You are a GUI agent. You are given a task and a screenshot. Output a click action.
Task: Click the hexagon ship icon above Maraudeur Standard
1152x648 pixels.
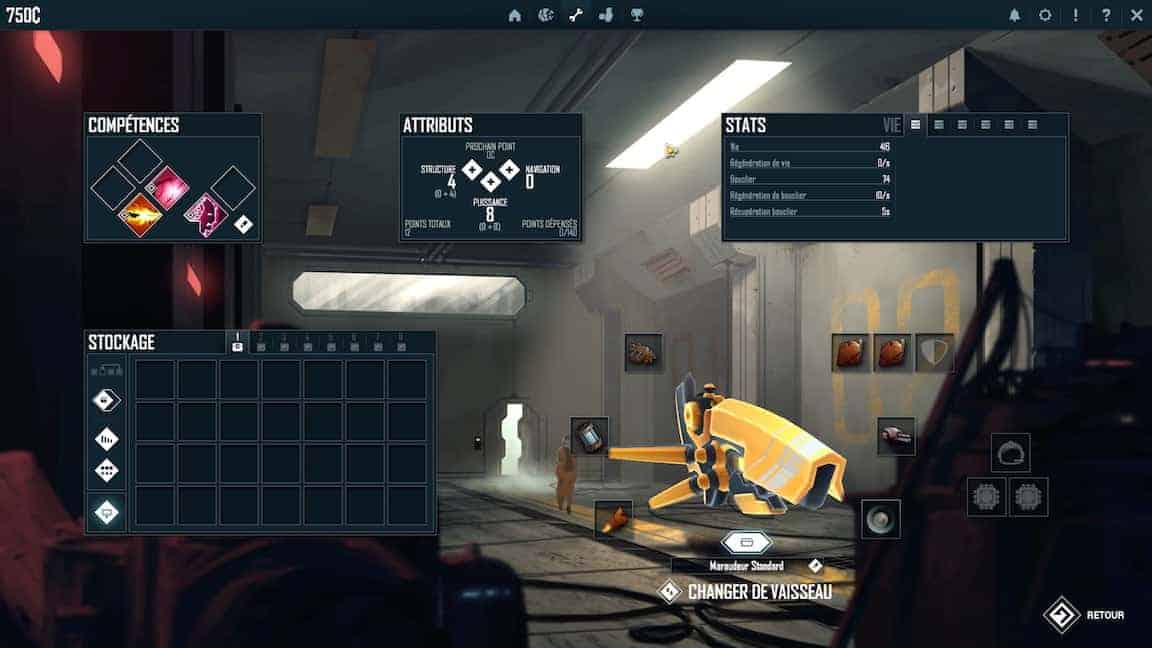pyautogui.click(x=746, y=542)
